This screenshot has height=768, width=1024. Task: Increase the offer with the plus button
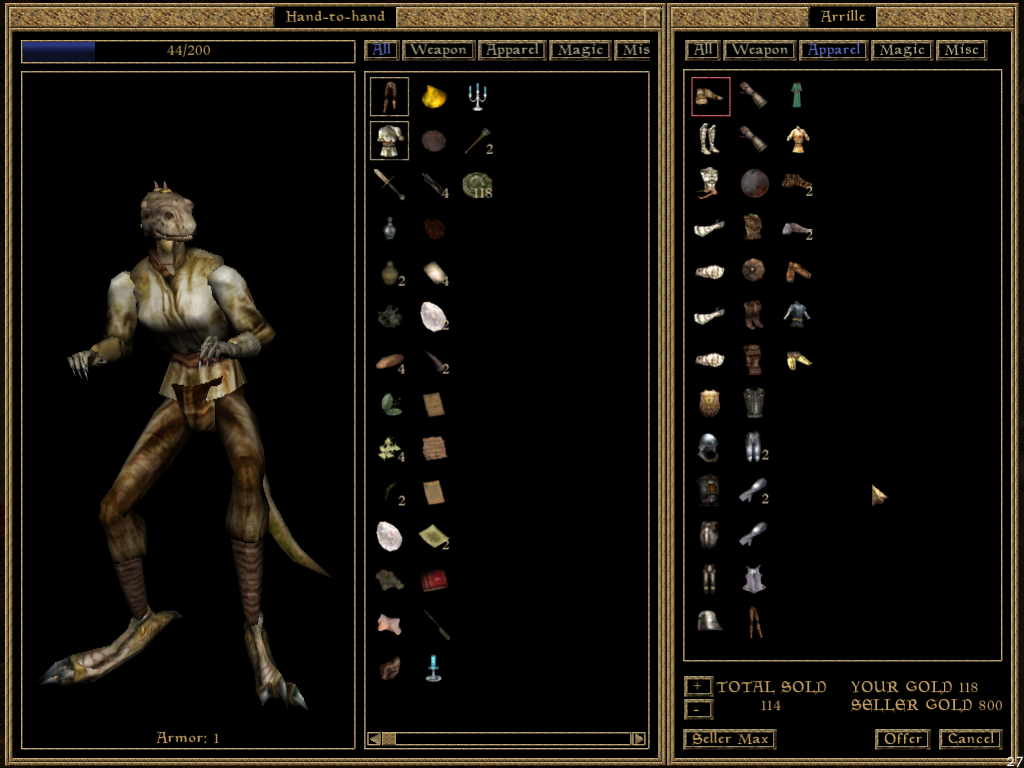(x=698, y=687)
